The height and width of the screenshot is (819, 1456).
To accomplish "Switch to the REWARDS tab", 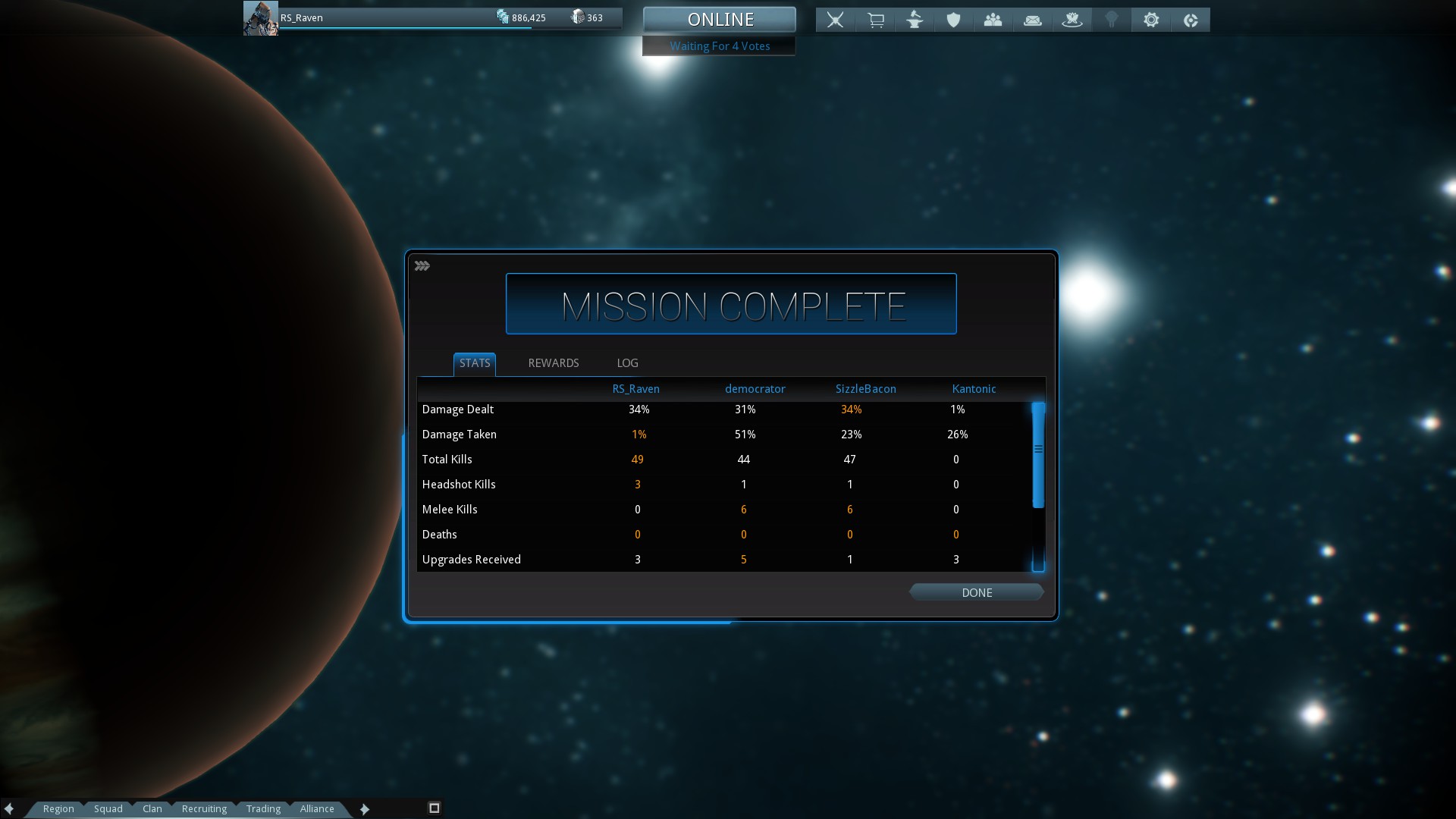I will click(x=554, y=363).
